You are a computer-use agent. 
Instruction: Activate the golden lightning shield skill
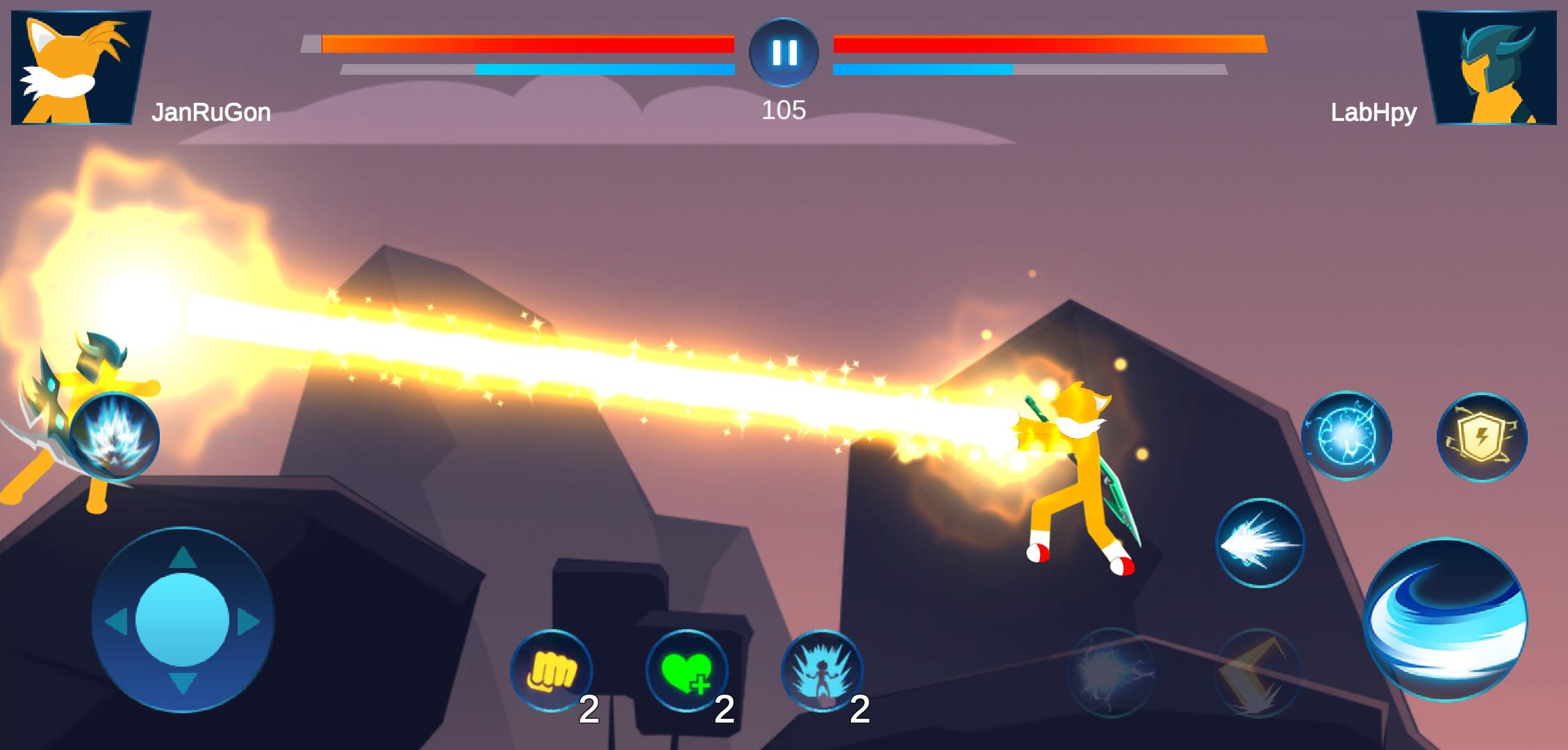point(1481,437)
